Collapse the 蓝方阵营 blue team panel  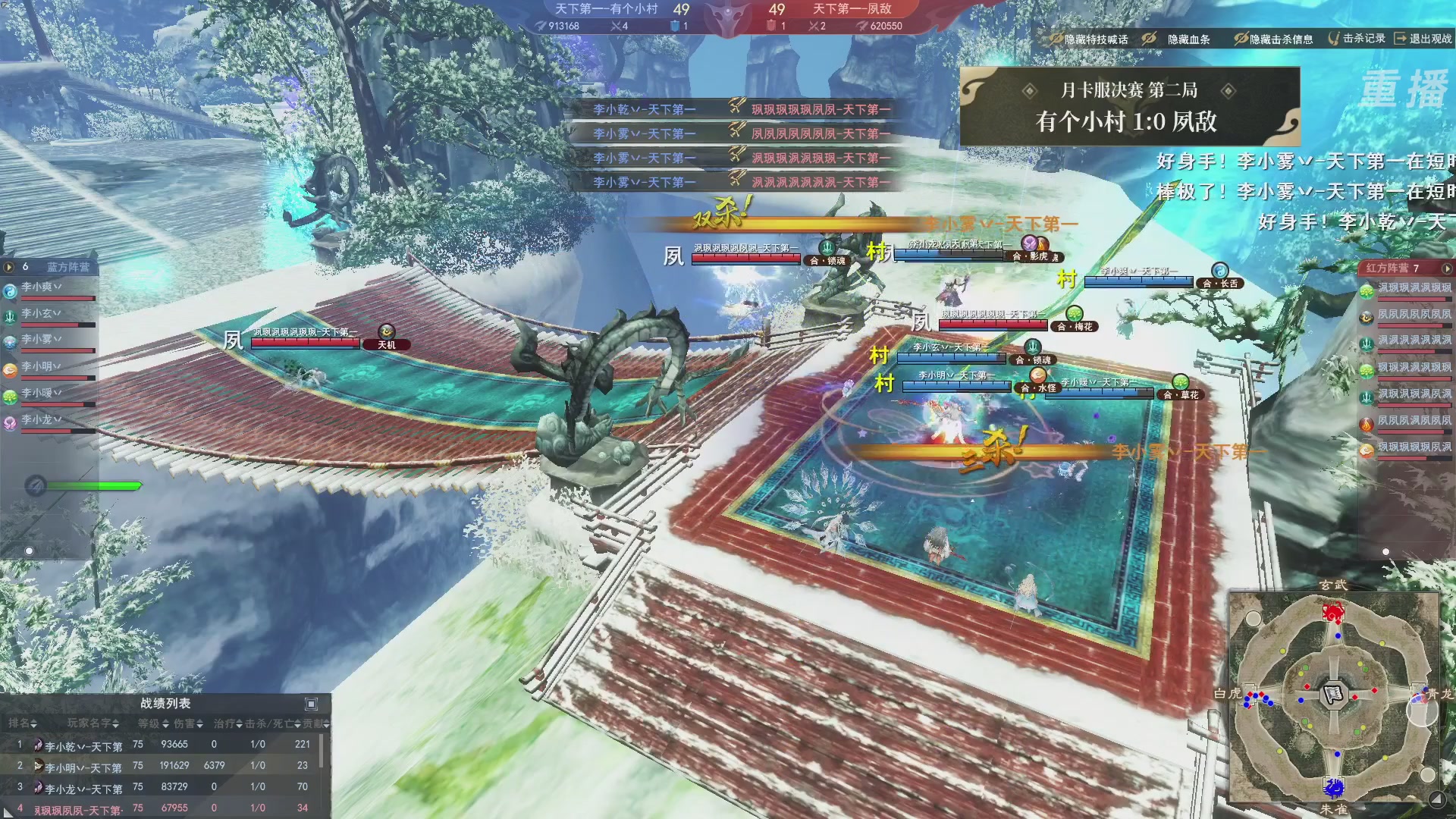(x=9, y=267)
